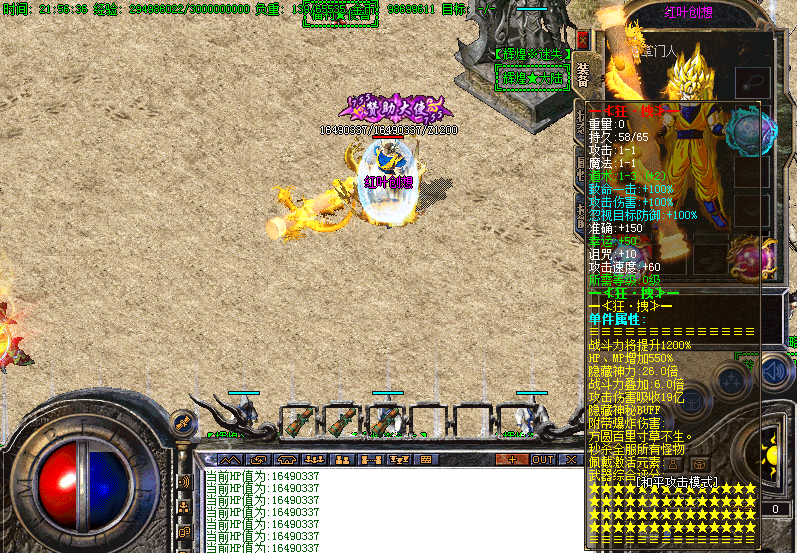The height and width of the screenshot is (553, 797).
Task: Click the mountain-shaped icon on chat toolbar
Action: tap(229, 459)
